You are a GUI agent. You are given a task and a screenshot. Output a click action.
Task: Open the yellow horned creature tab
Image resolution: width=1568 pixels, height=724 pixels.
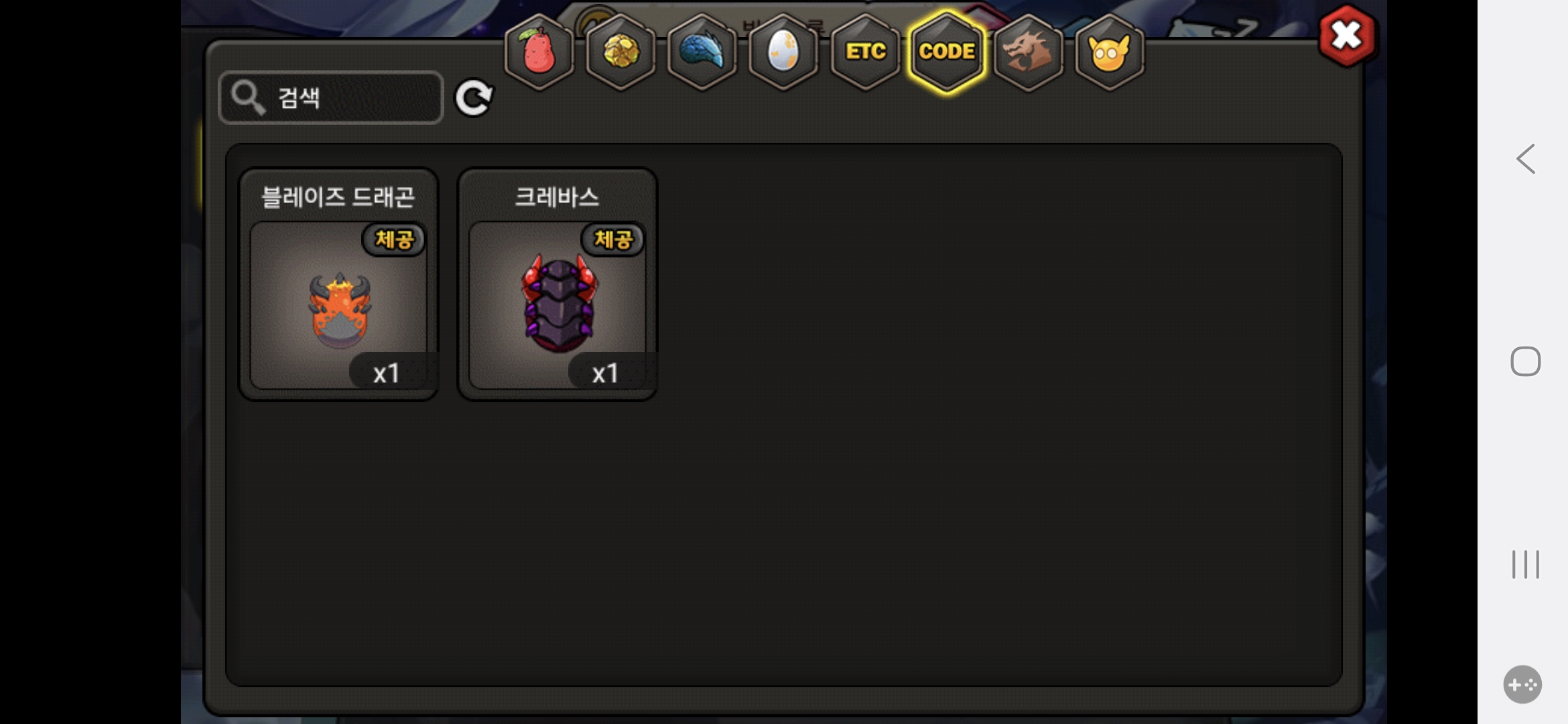coord(1110,52)
